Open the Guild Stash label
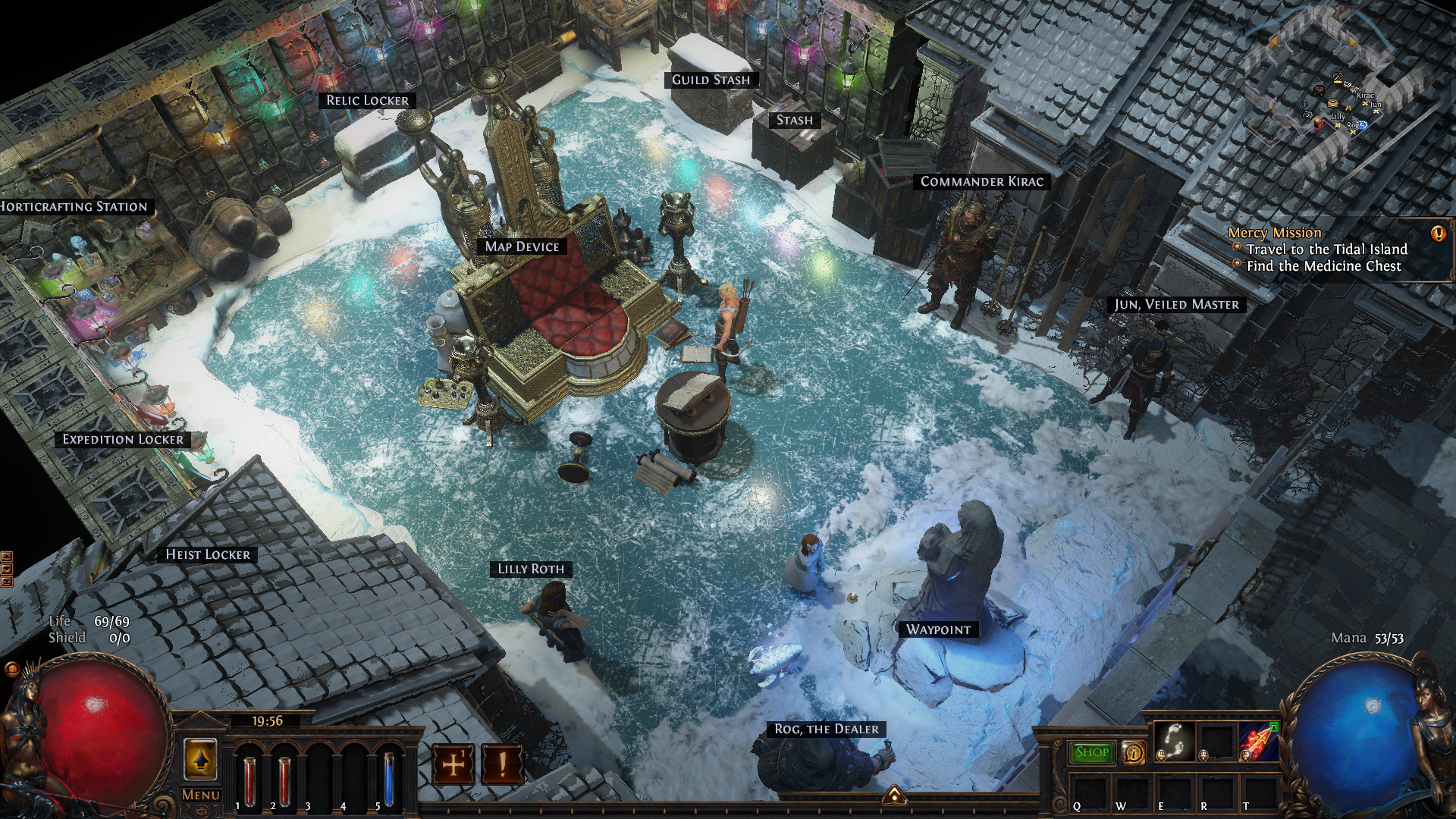The width and height of the screenshot is (1456, 819). tap(711, 80)
